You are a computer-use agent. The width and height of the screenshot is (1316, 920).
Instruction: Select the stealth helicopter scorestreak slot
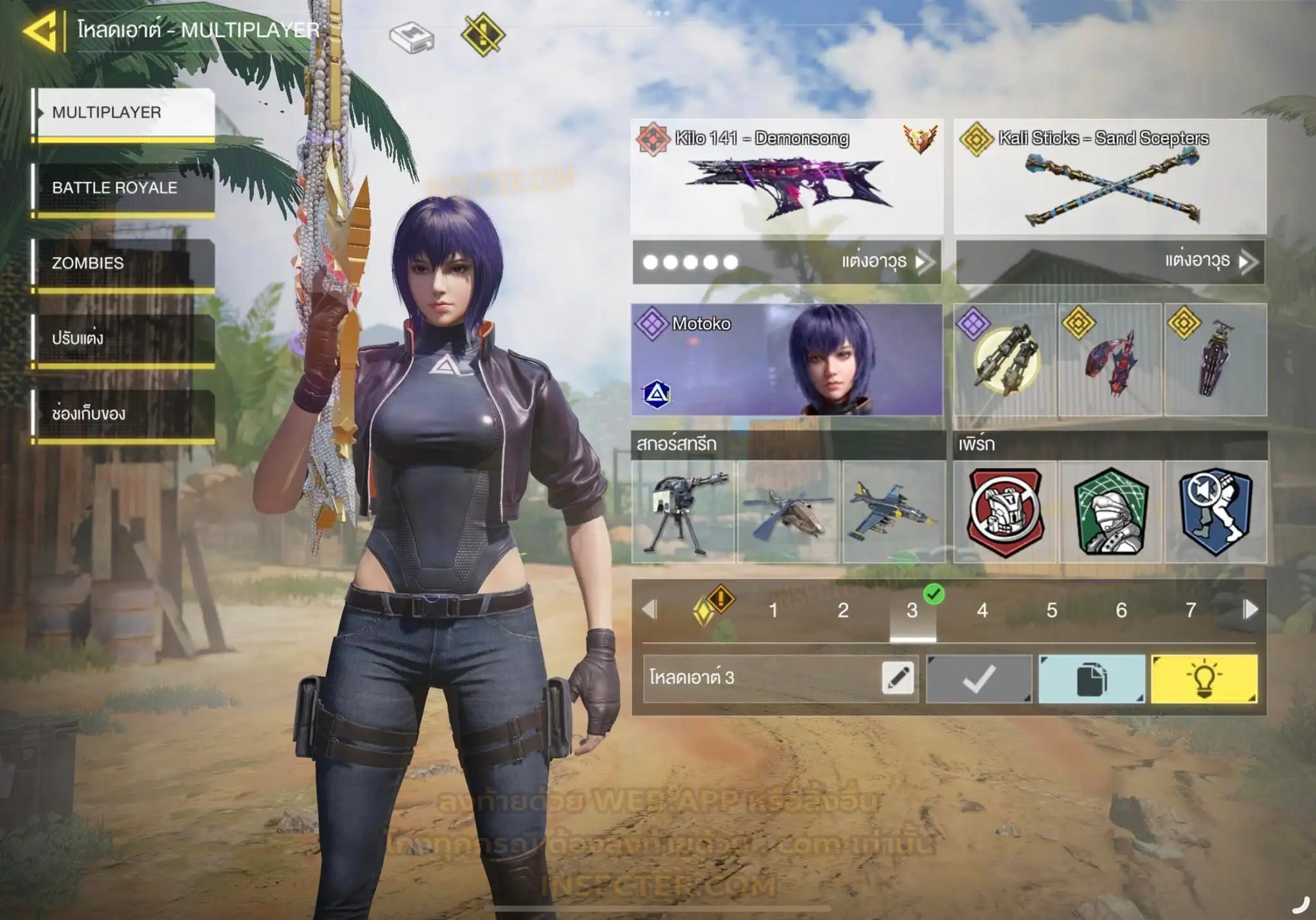click(x=788, y=512)
